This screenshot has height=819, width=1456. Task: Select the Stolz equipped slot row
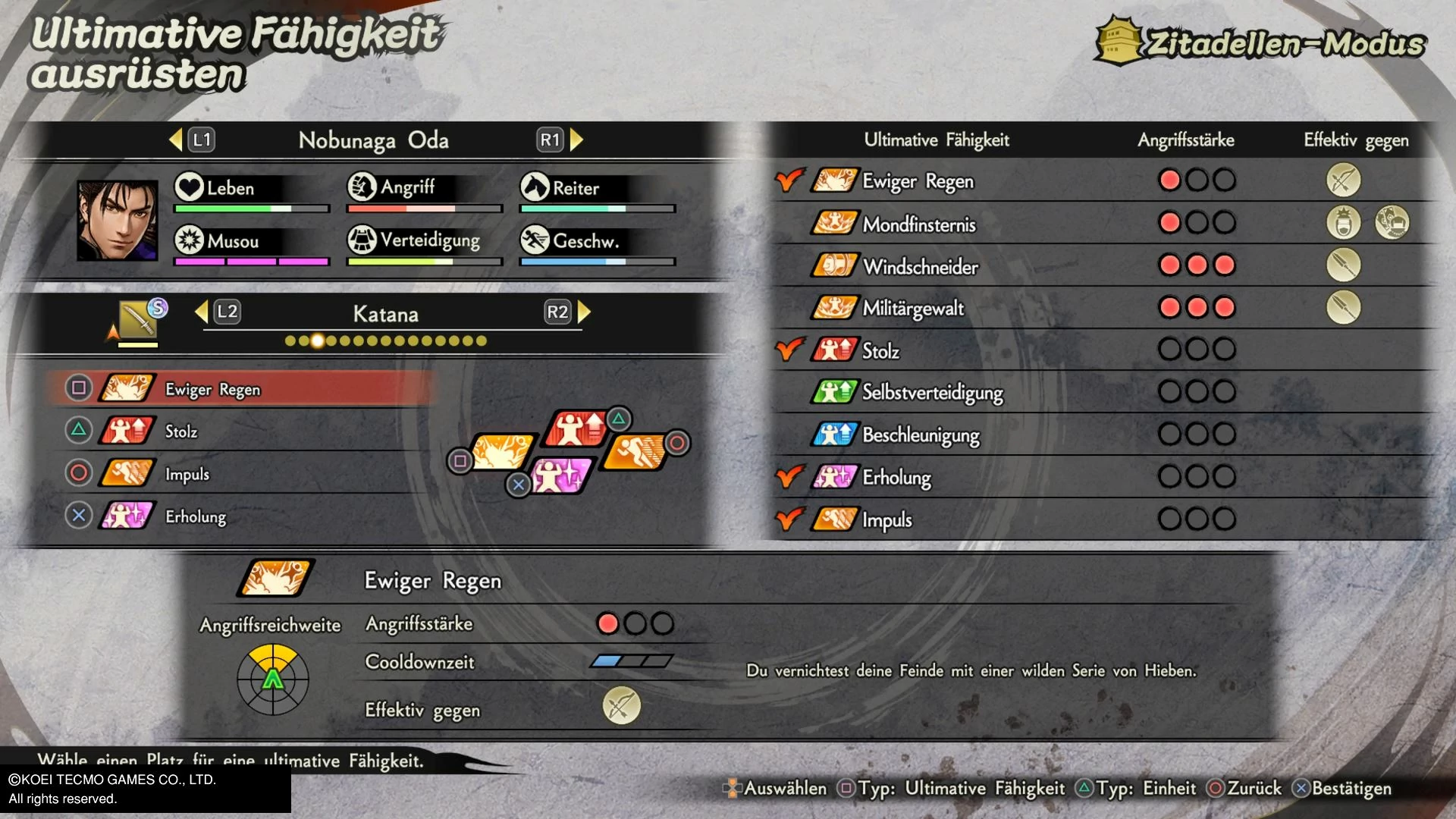click(243, 431)
